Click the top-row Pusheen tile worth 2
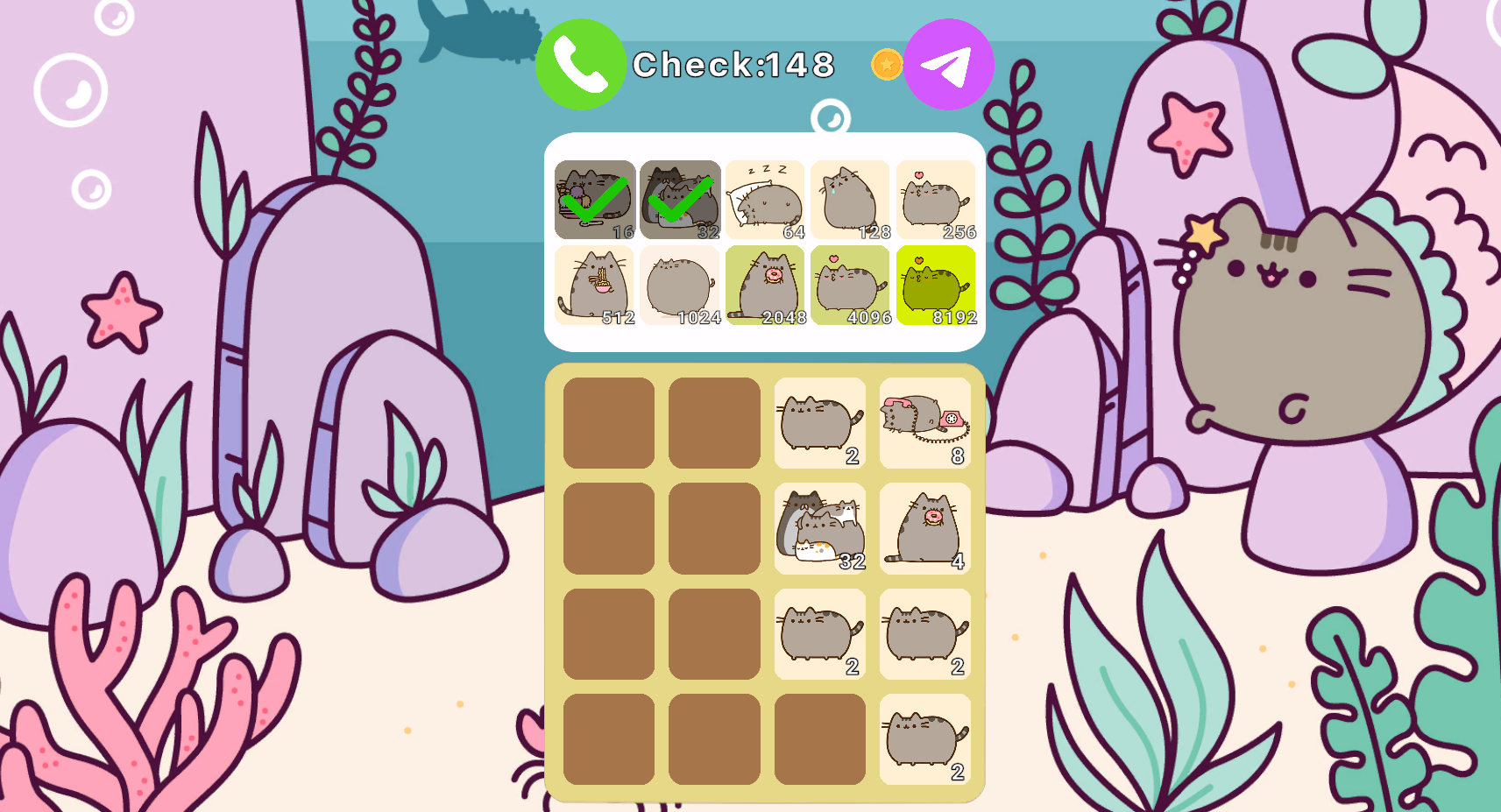 click(x=818, y=422)
